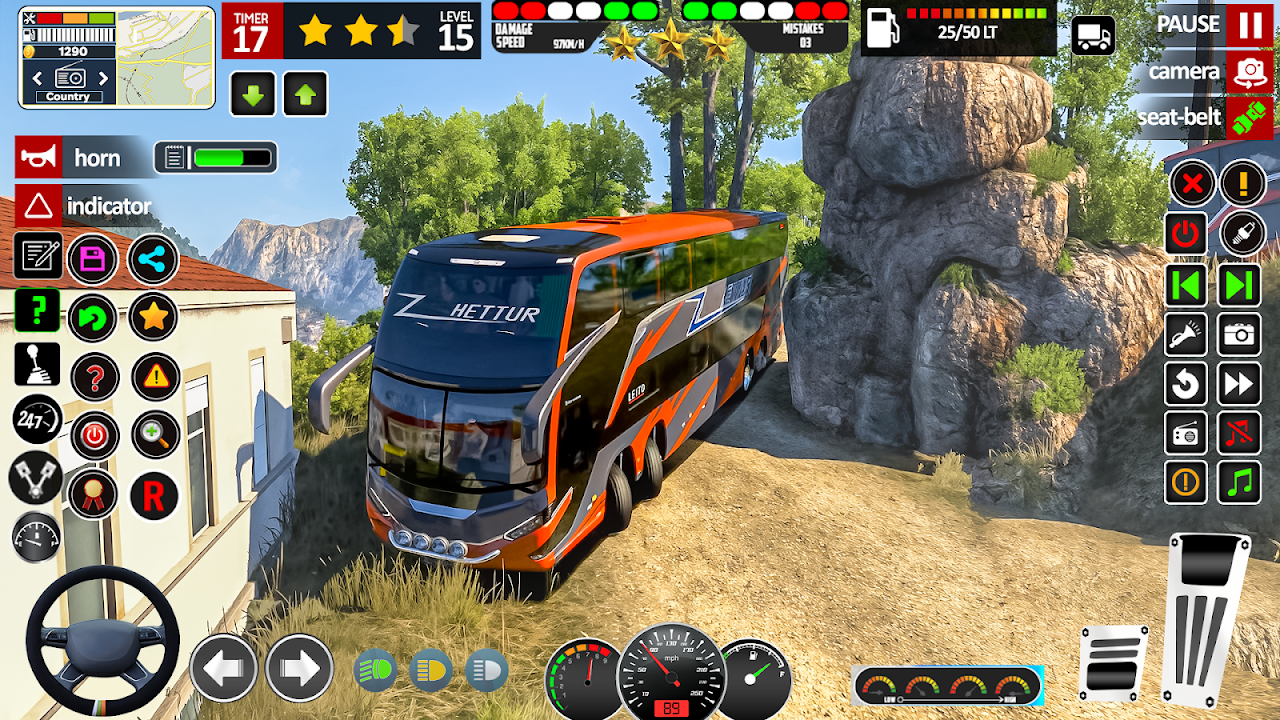
Task: Tap the red power icon on the right
Action: (1186, 234)
